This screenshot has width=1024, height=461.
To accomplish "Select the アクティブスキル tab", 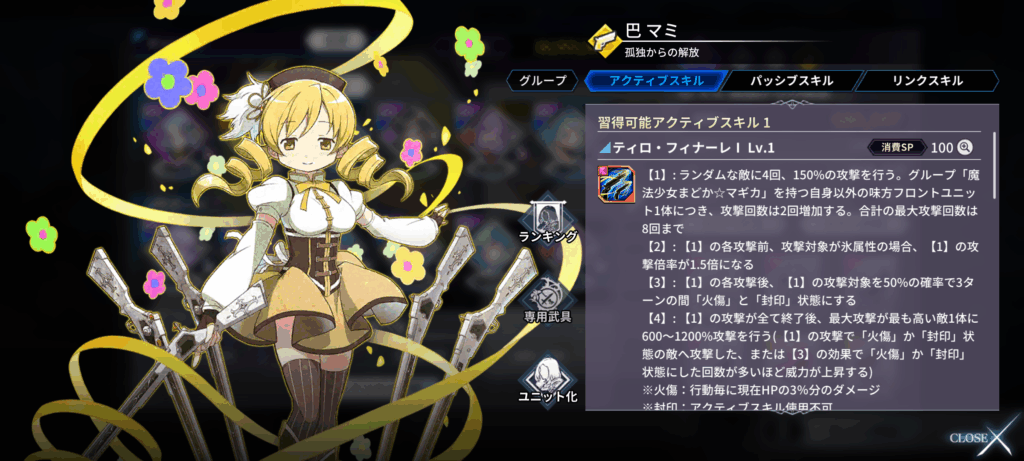I will point(649,81).
